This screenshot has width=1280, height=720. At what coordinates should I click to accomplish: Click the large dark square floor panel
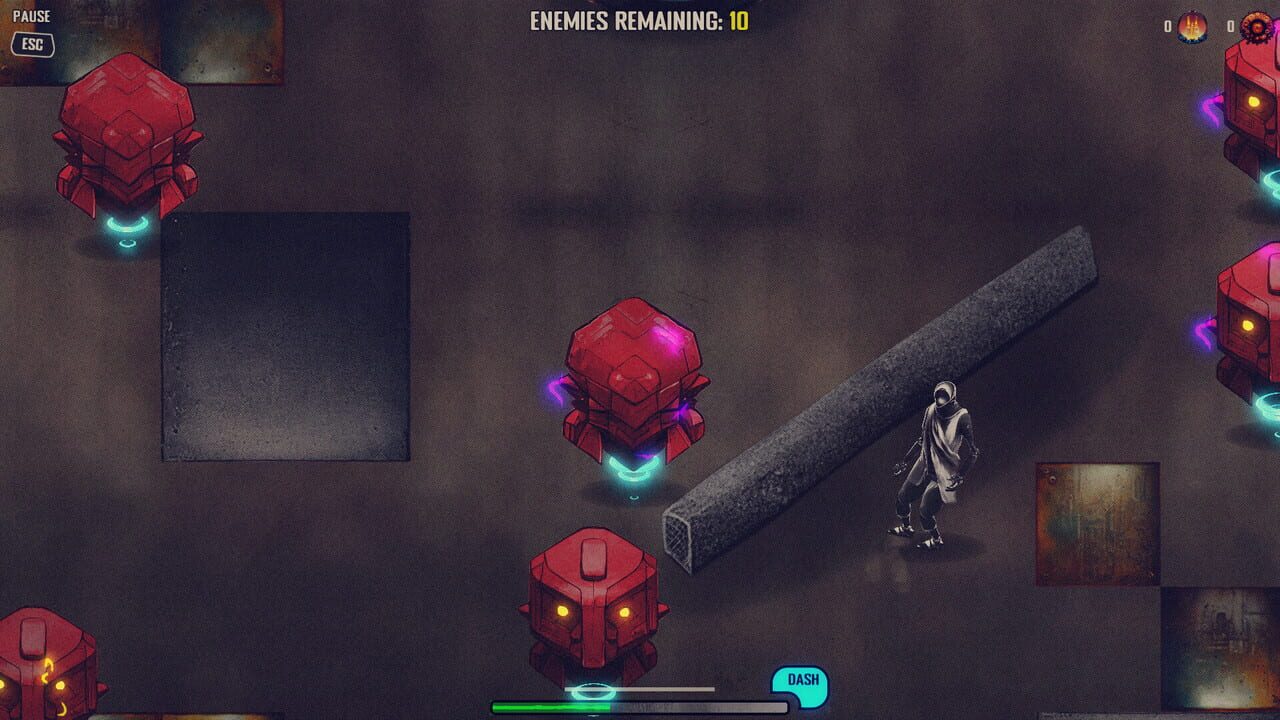tap(285, 335)
